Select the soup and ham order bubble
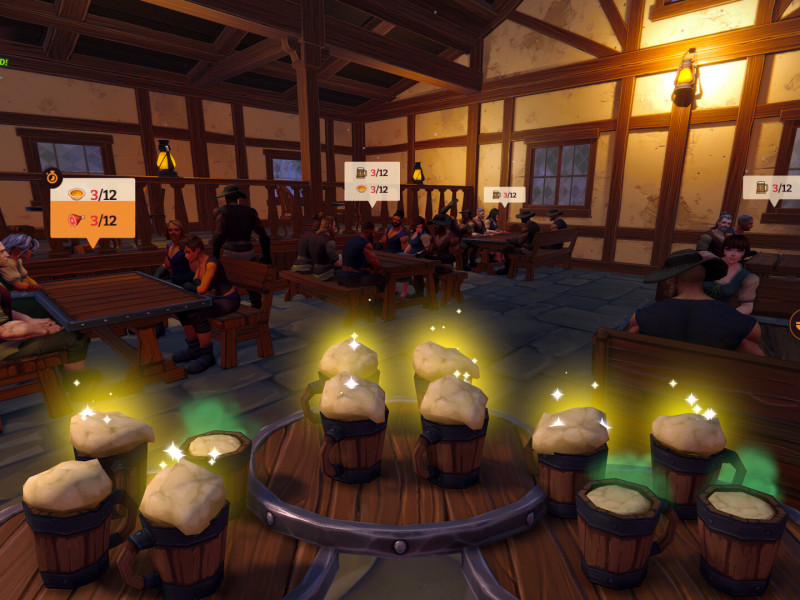The image size is (800, 600). [92, 207]
